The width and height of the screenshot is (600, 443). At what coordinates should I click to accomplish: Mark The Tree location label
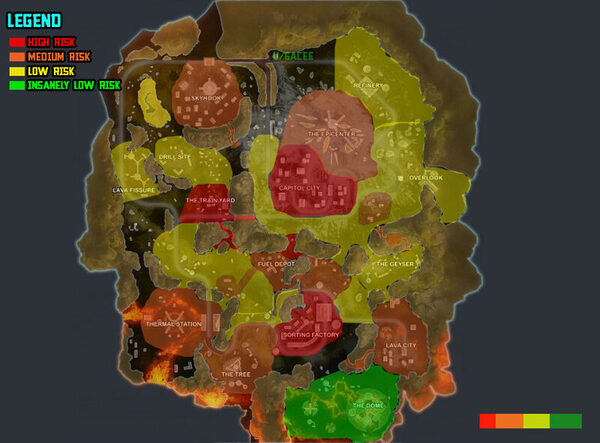236,374
